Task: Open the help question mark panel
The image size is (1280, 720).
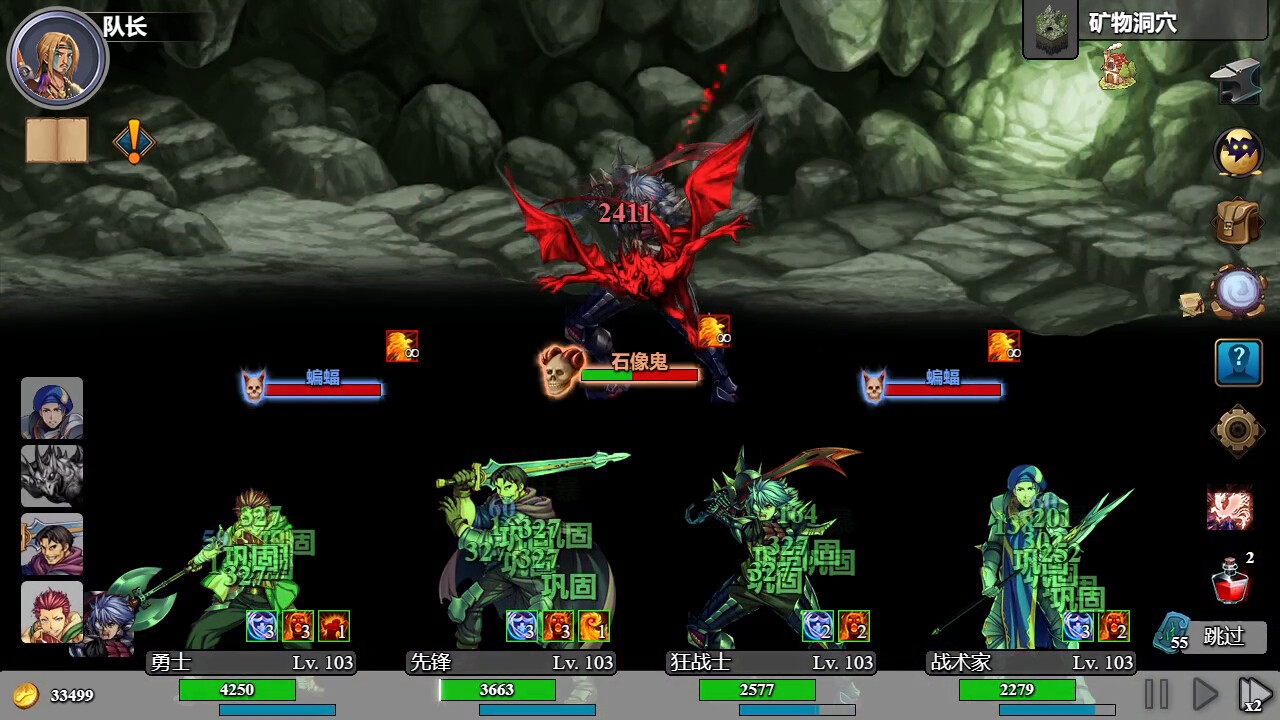Action: [x=1237, y=362]
